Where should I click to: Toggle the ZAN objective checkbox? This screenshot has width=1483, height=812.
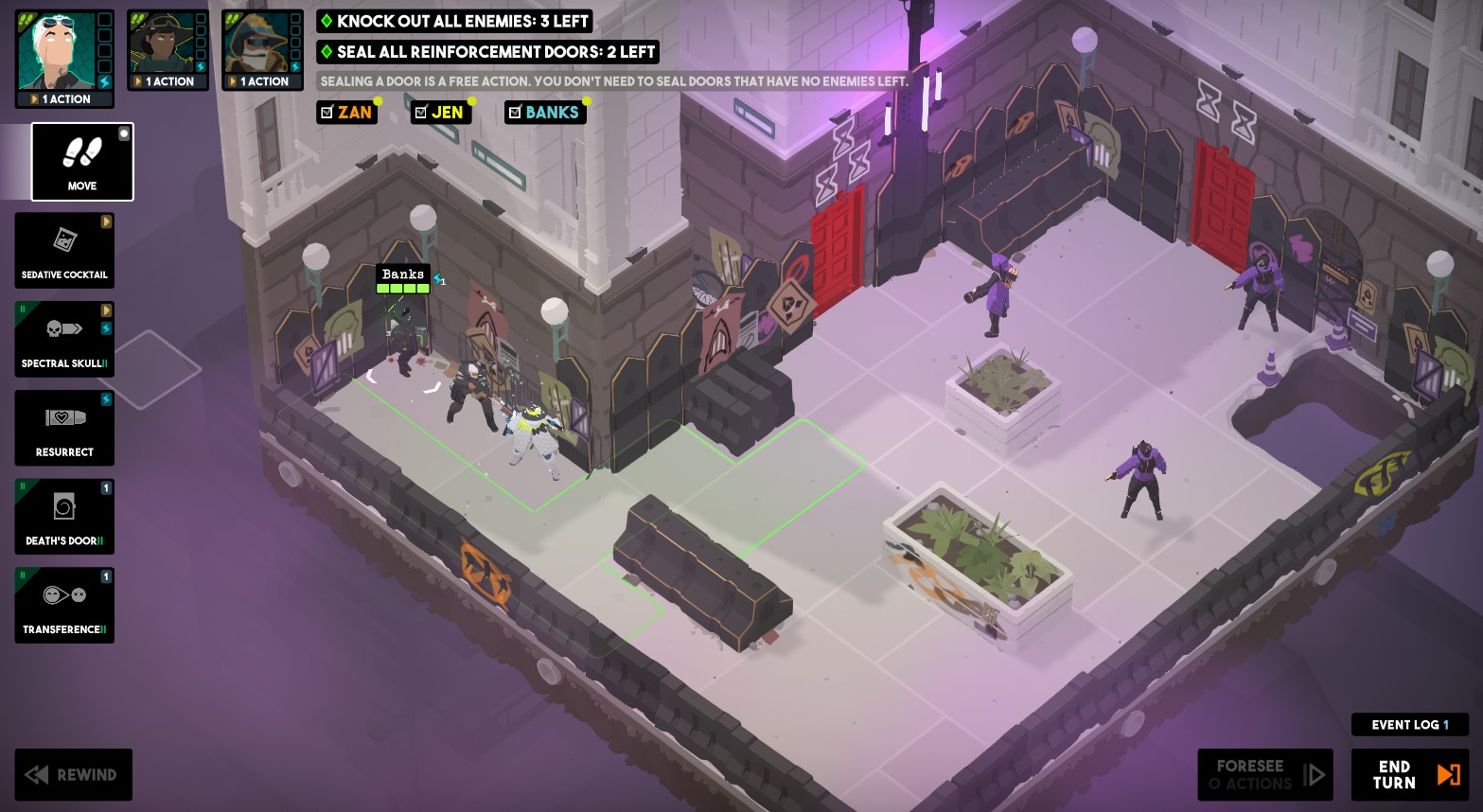[x=327, y=113]
